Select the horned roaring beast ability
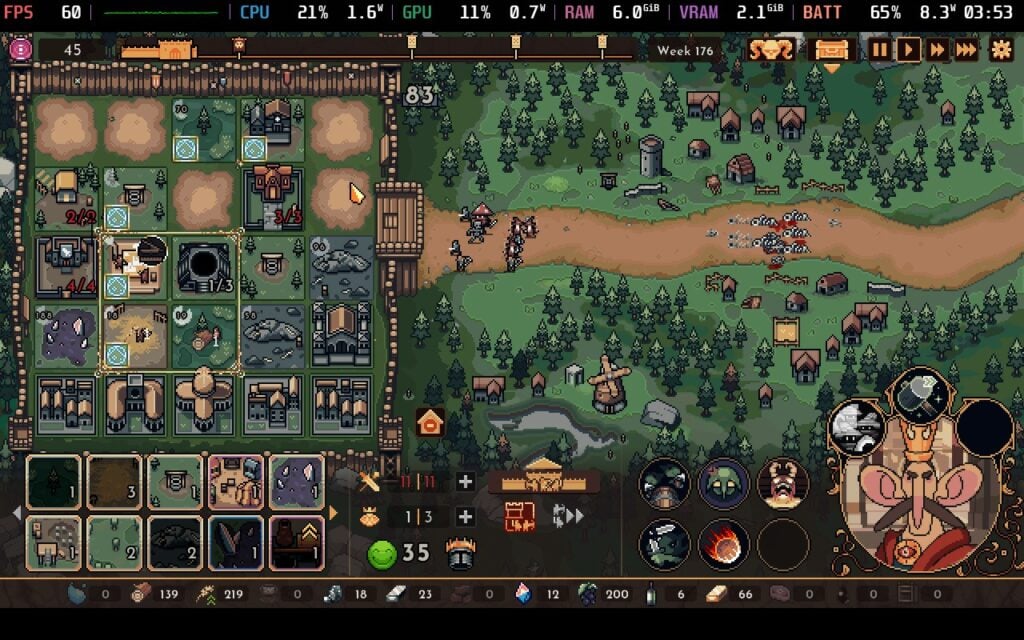This screenshot has width=1024, height=640. coord(782,484)
